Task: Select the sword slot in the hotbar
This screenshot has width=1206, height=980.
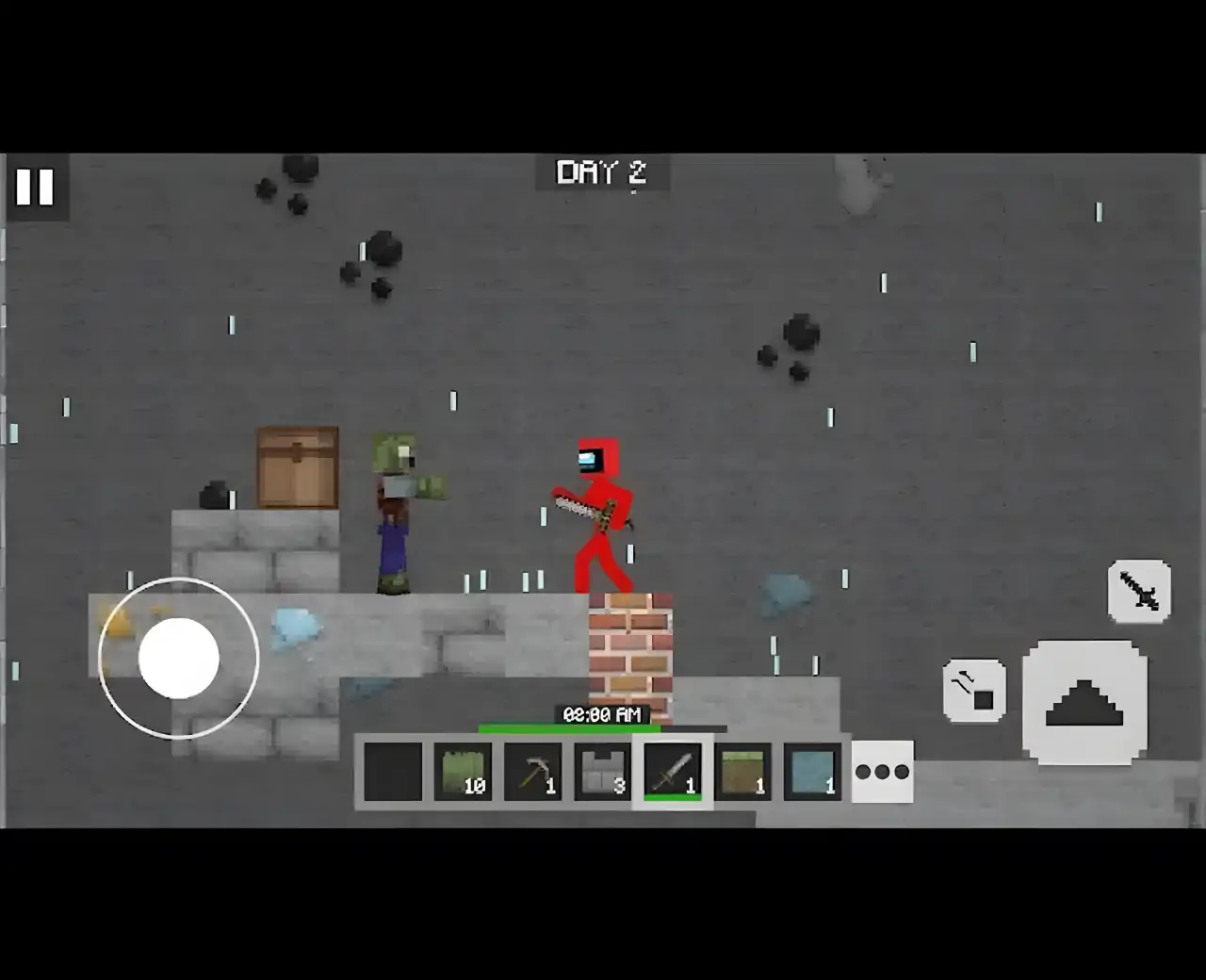Action: click(673, 771)
